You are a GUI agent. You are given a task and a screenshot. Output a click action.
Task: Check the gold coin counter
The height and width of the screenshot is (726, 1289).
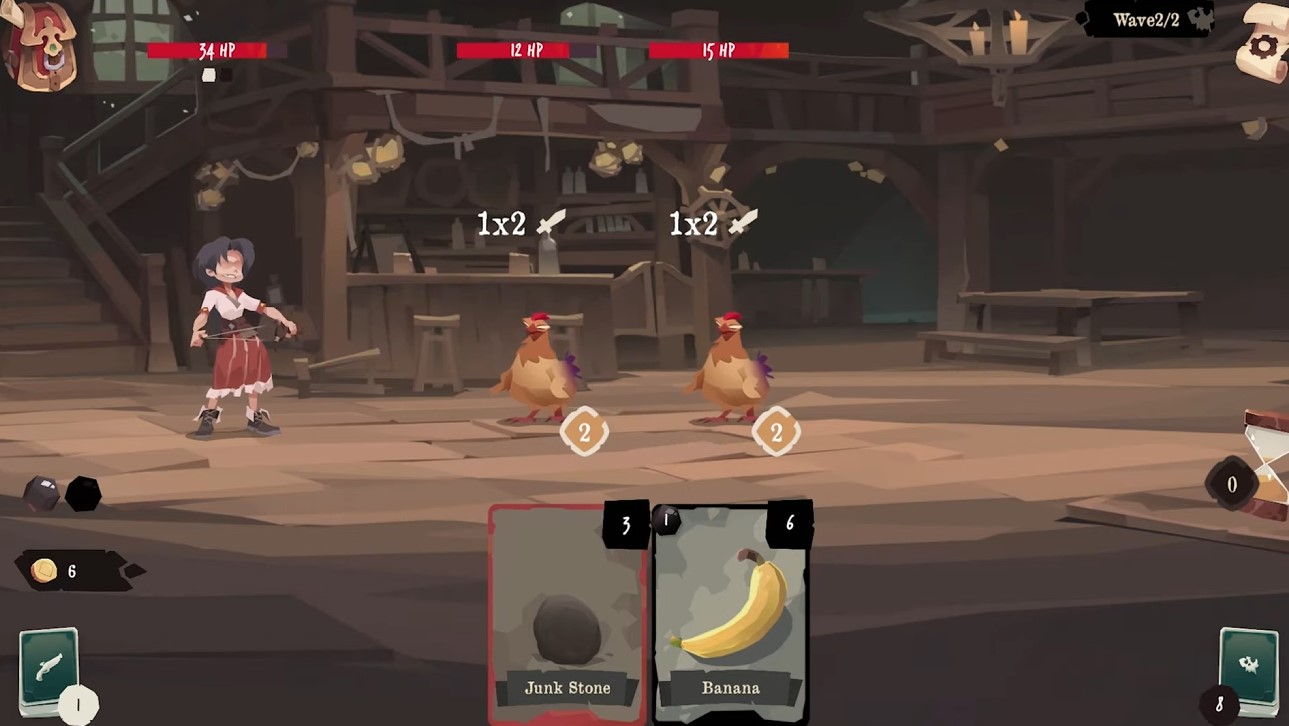point(60,571)
